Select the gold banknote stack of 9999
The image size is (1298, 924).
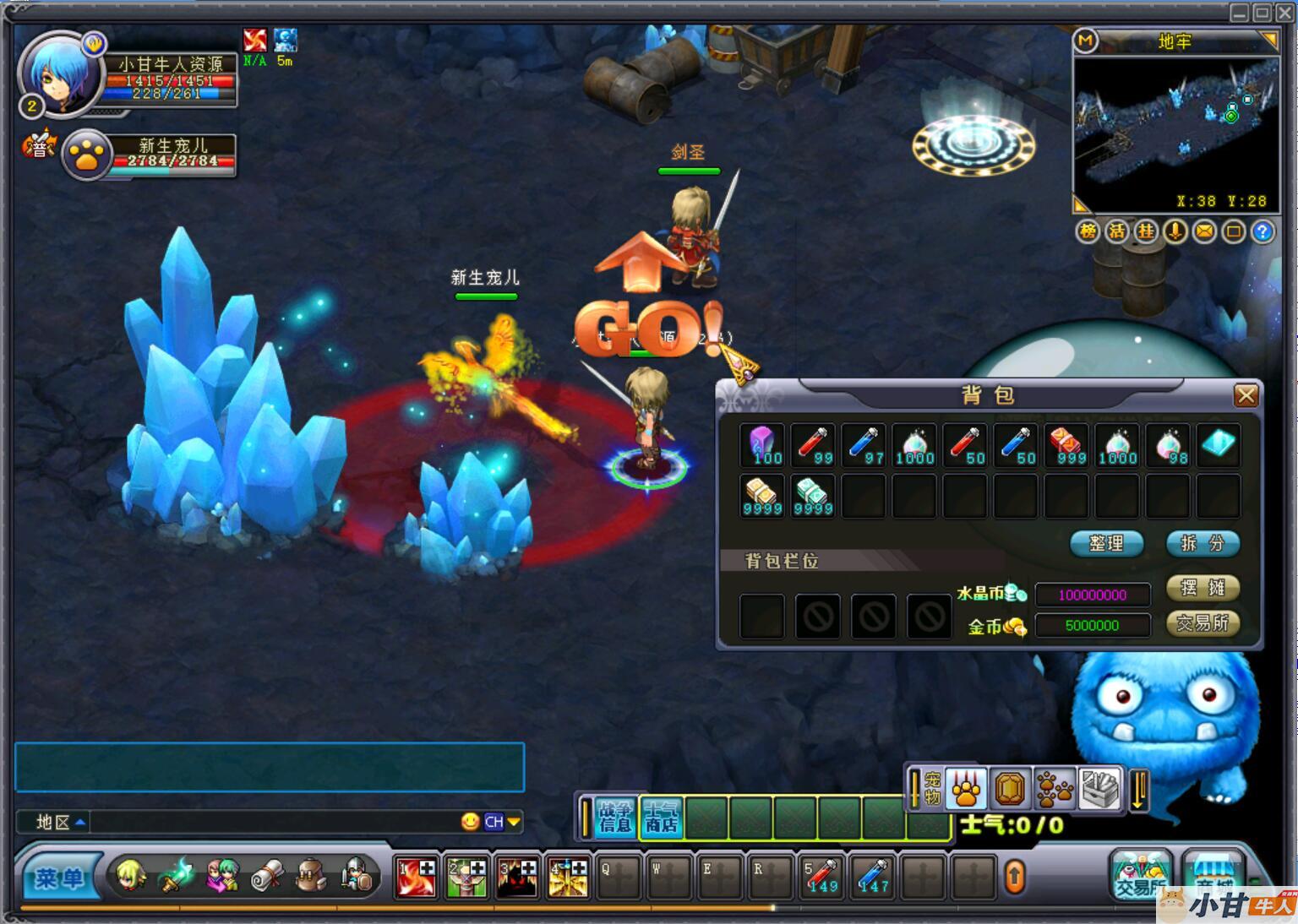click(x=762, y=496)
